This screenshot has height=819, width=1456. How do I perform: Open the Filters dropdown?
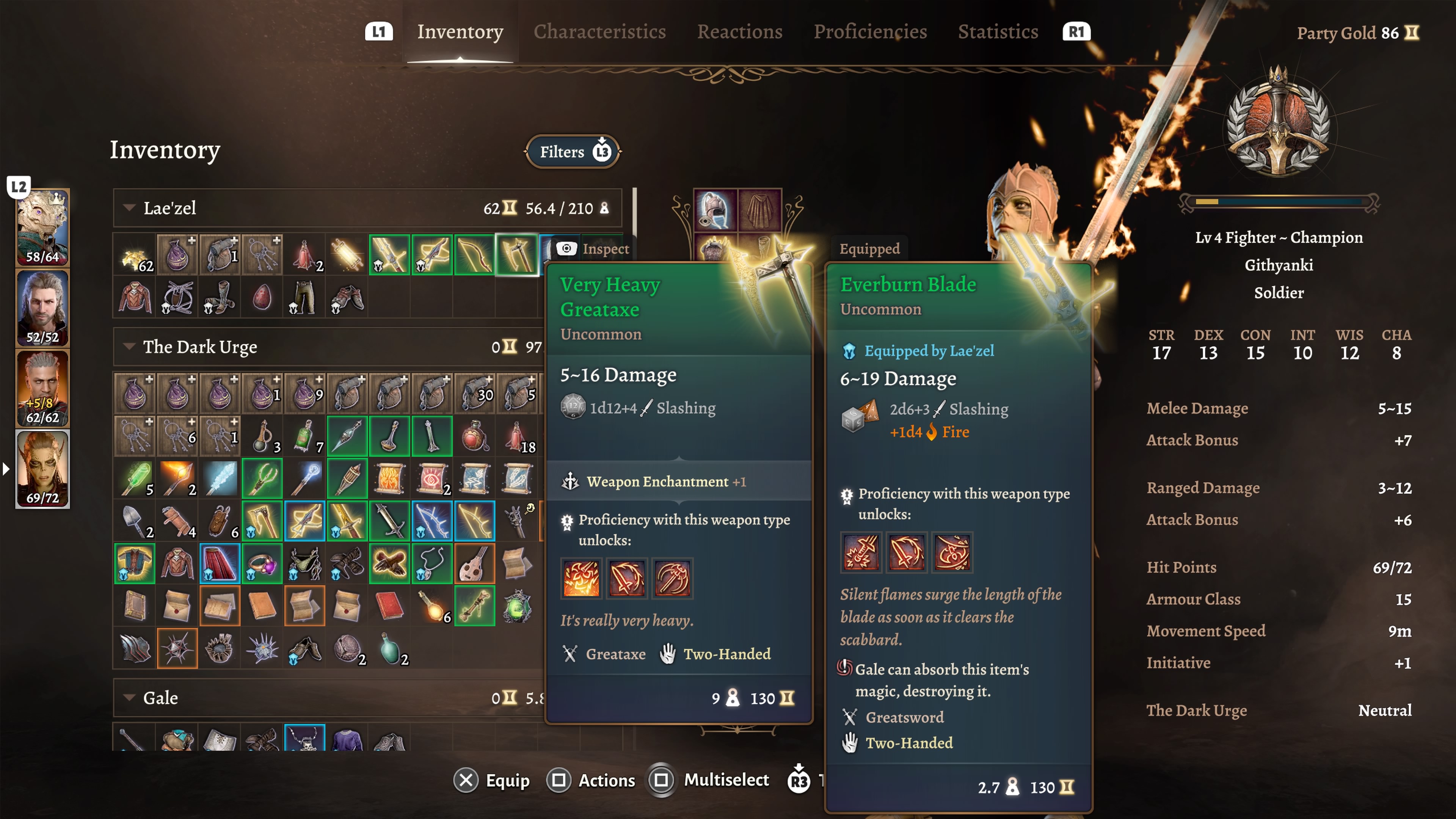coord(573,152)
